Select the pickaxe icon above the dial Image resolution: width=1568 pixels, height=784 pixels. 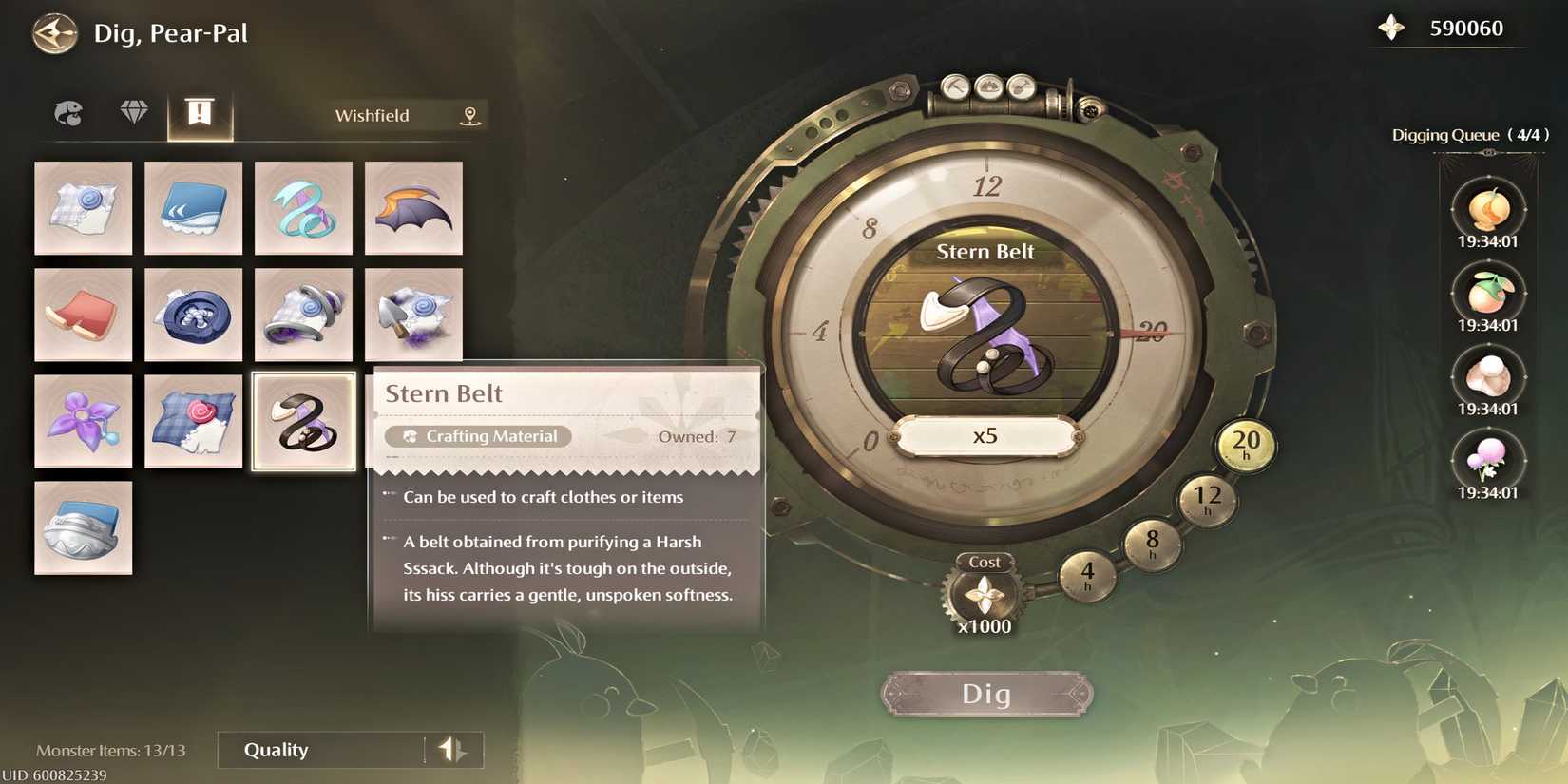pyautogui.click(x=955, y=86)
